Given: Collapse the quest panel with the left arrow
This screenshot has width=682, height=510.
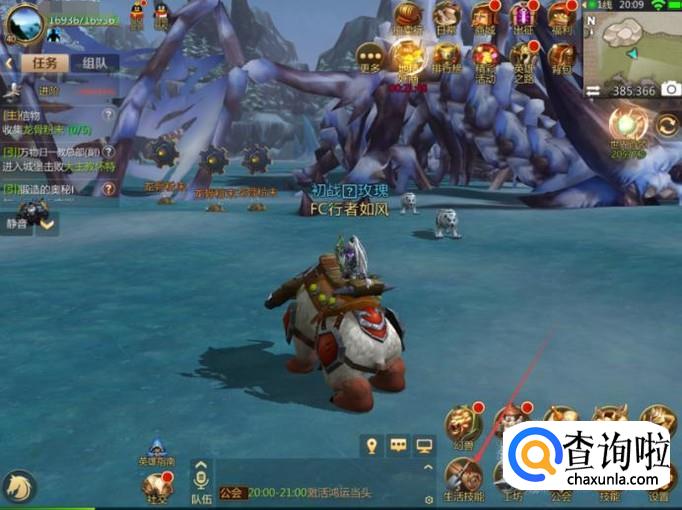Looking at the screenshot, I should [8, 62].
